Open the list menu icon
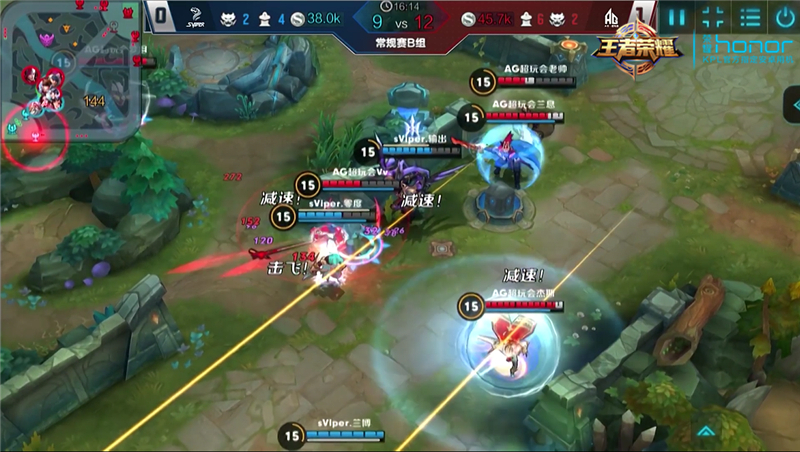 (x=749, y=17)
